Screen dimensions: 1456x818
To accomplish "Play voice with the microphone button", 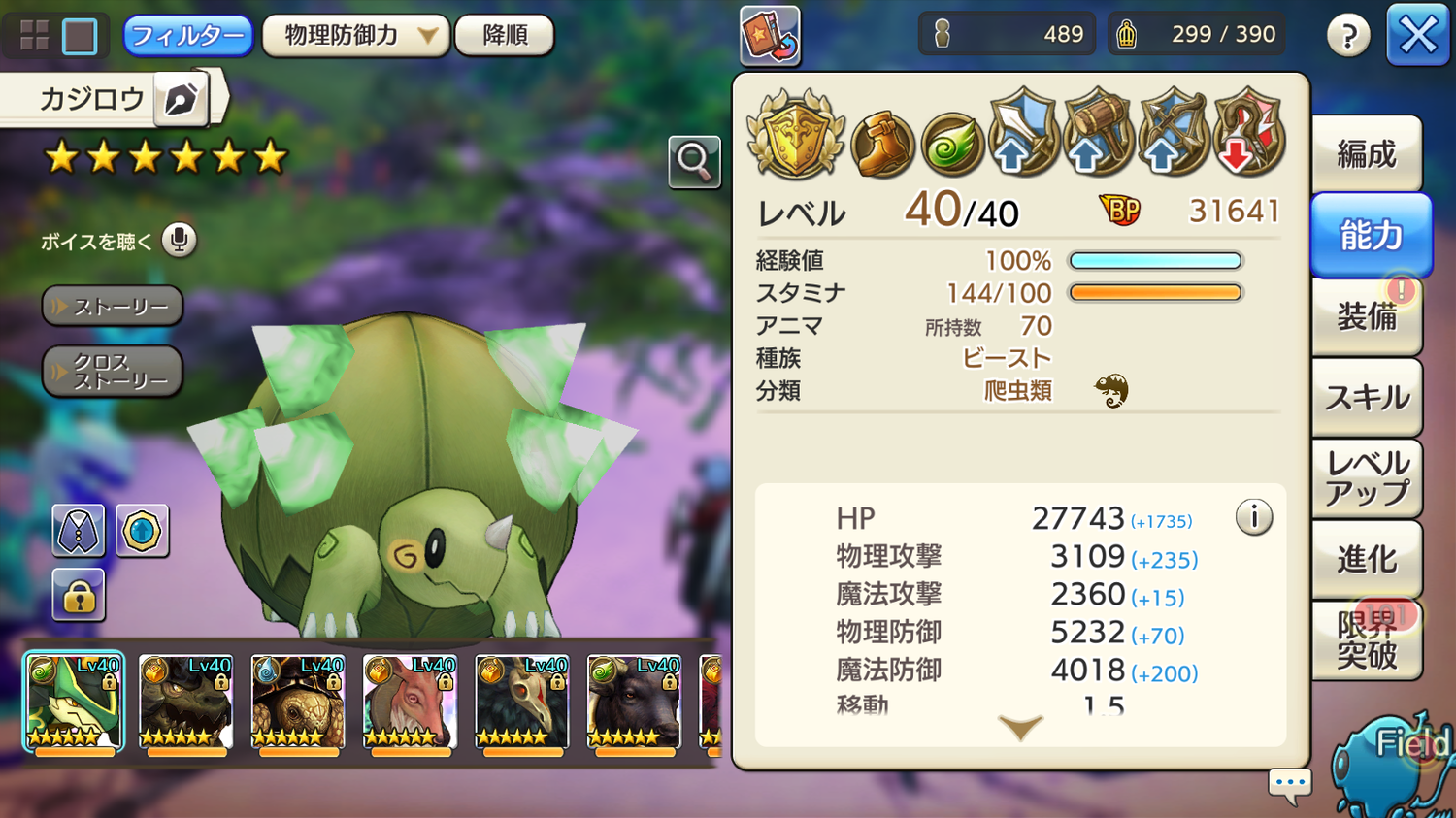I will click(x=179, y=240).
